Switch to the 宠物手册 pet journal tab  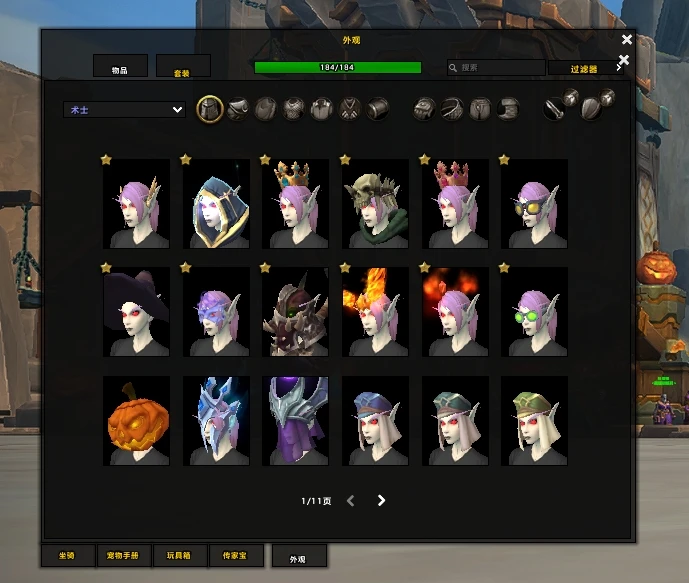tap(124, 555)
